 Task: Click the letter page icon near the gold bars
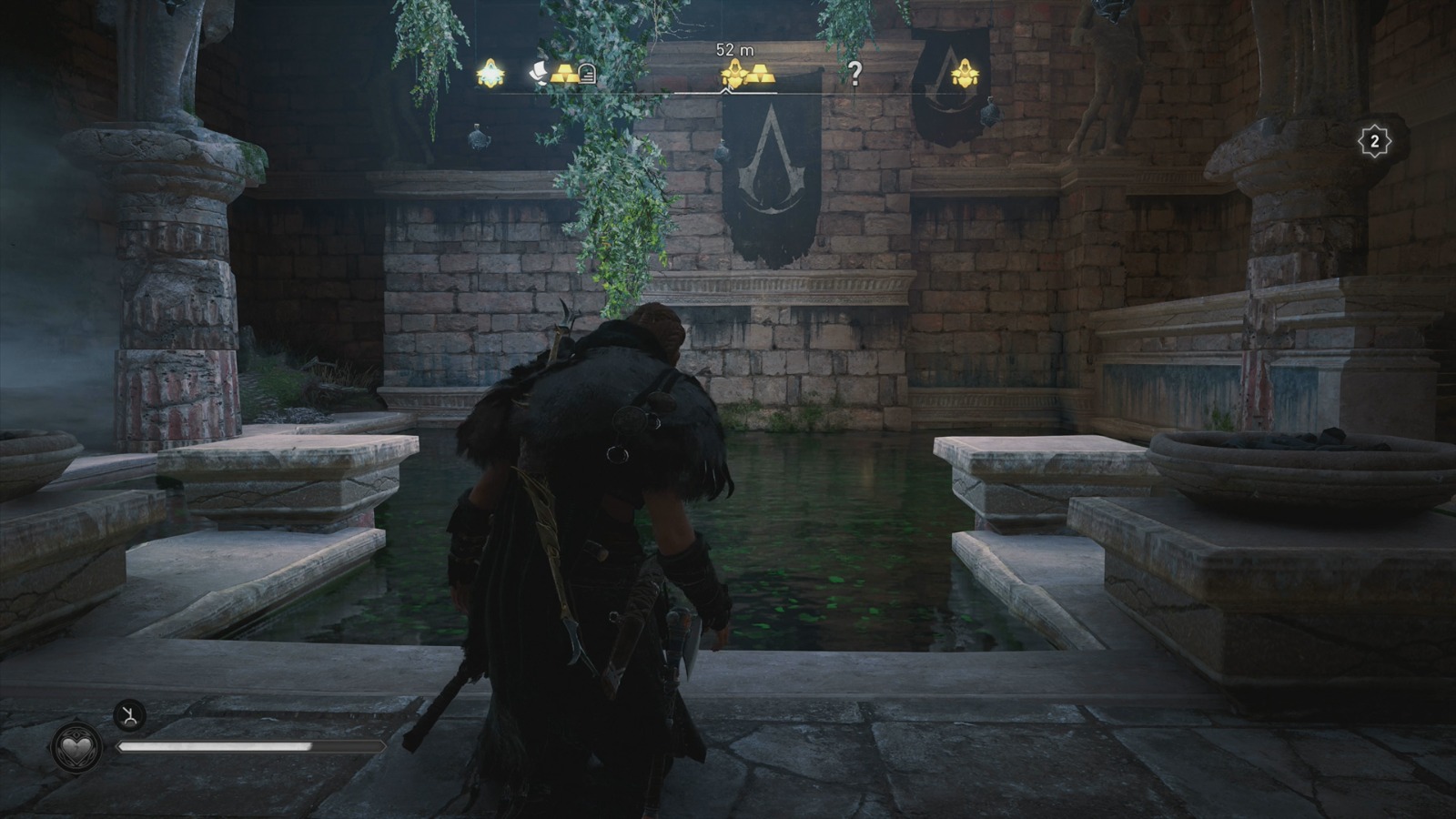coord(537,75)
